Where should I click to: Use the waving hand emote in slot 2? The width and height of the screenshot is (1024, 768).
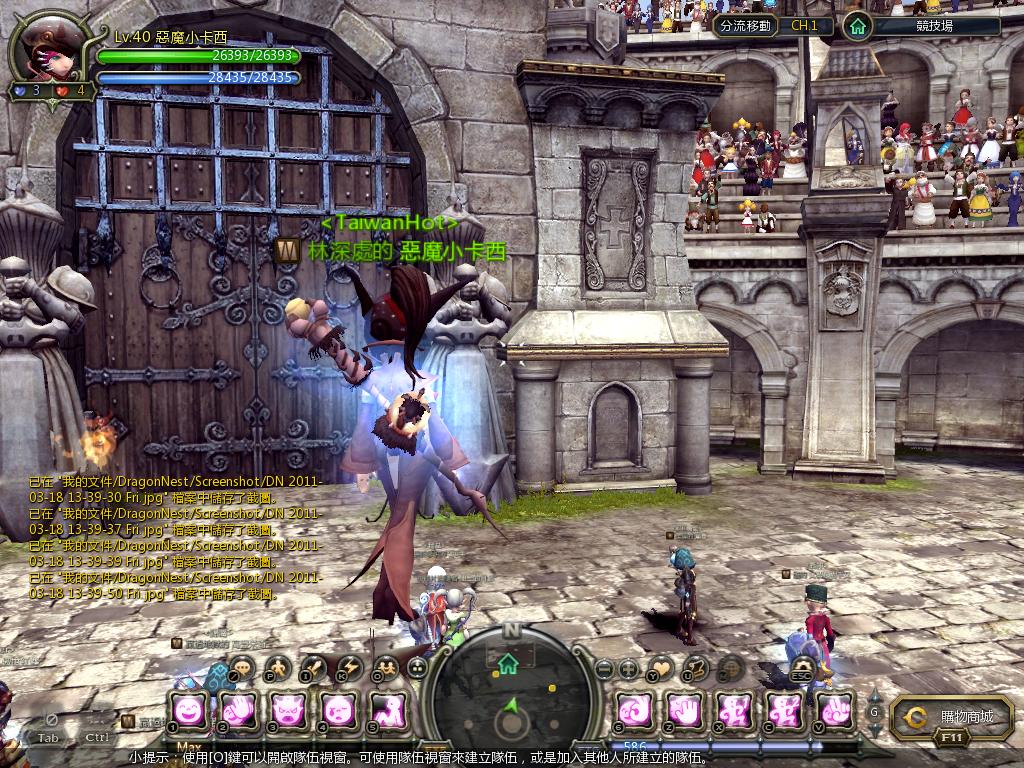[x=240, y=709]
